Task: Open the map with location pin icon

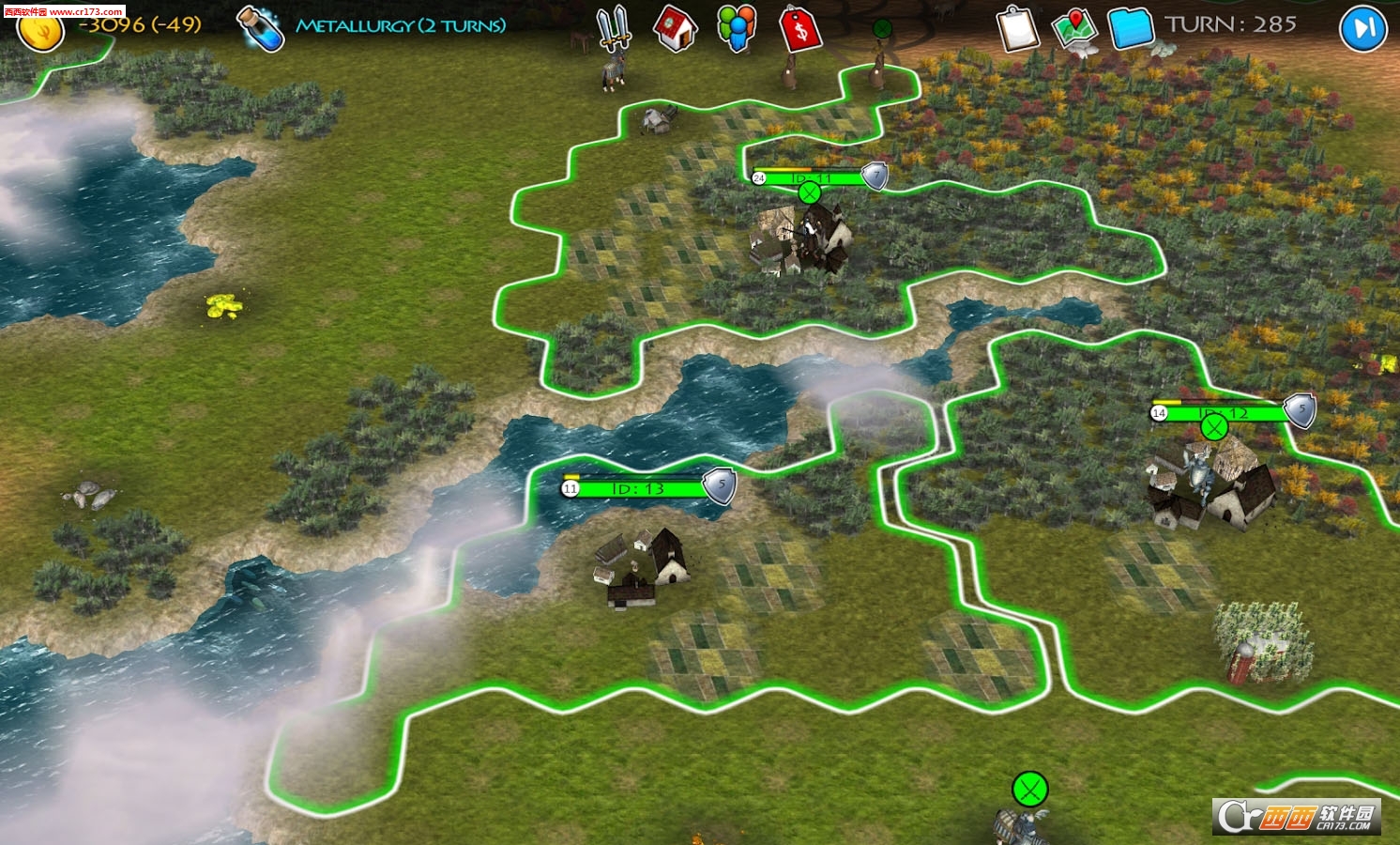Action: click(1074, 29)
